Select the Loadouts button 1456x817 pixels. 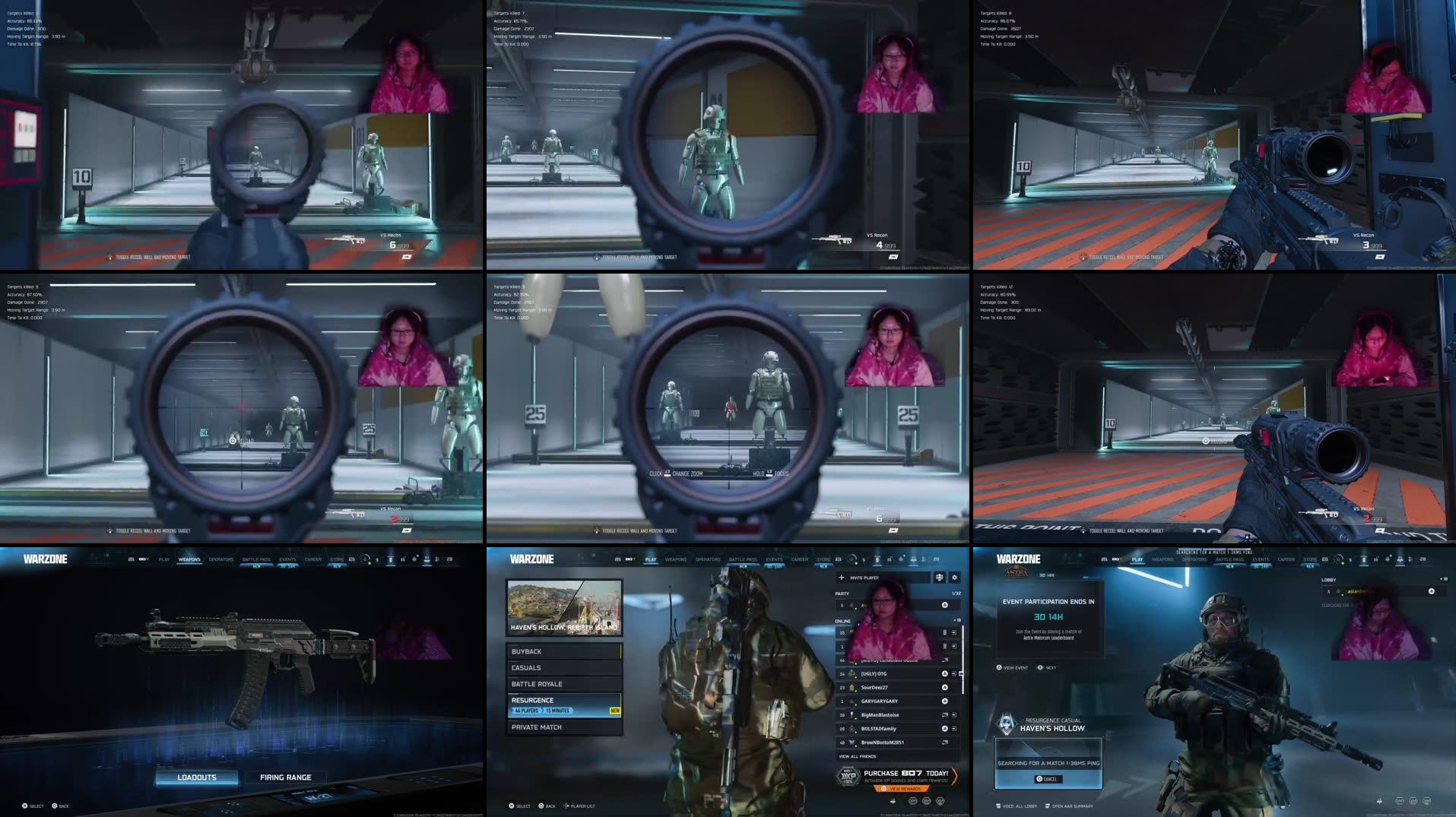[x=196, y=777]
